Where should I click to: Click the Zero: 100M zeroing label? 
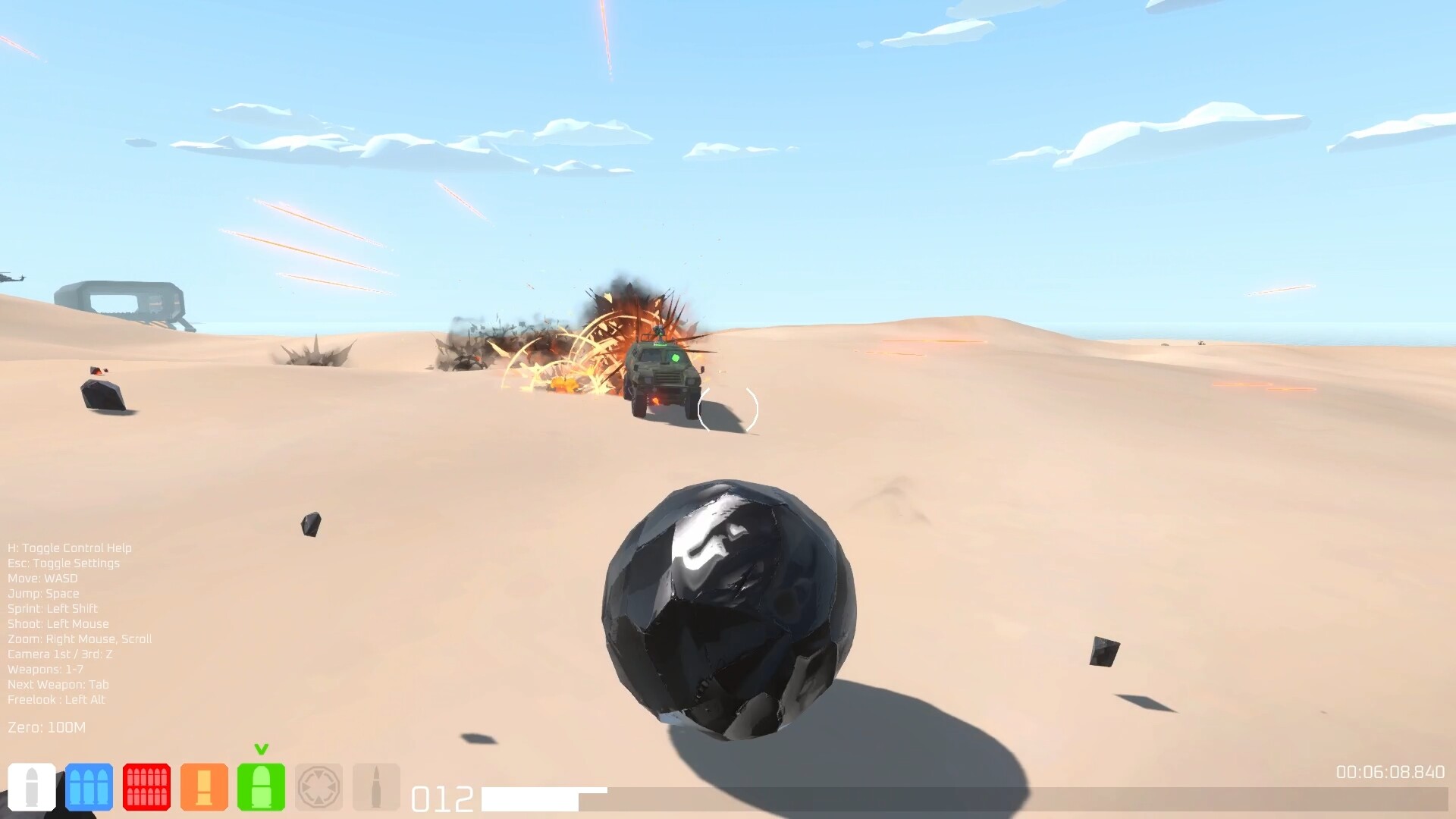tap(46, 726)
